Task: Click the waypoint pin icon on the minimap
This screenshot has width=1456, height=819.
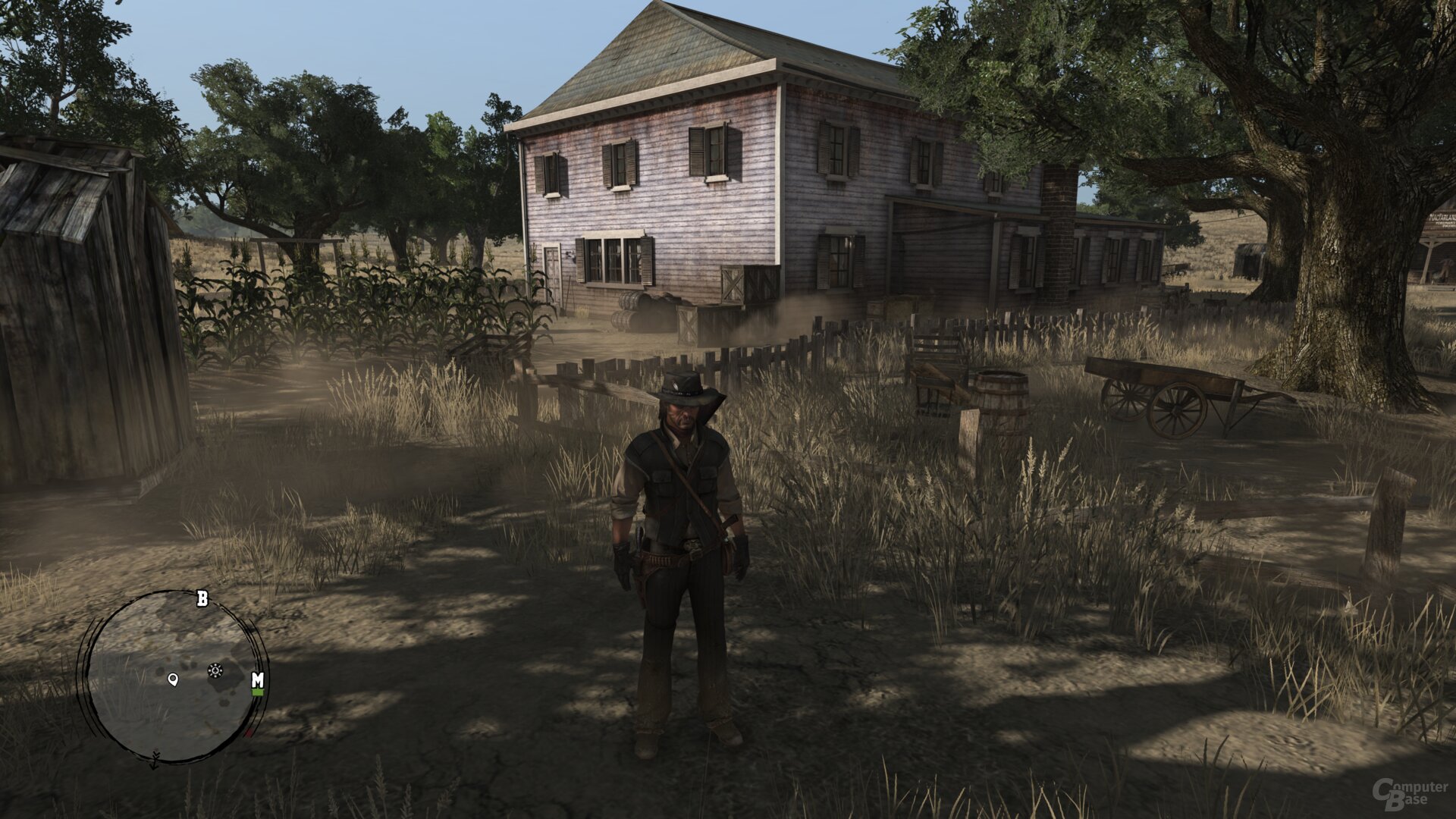Action: click(x=172, y=679)
